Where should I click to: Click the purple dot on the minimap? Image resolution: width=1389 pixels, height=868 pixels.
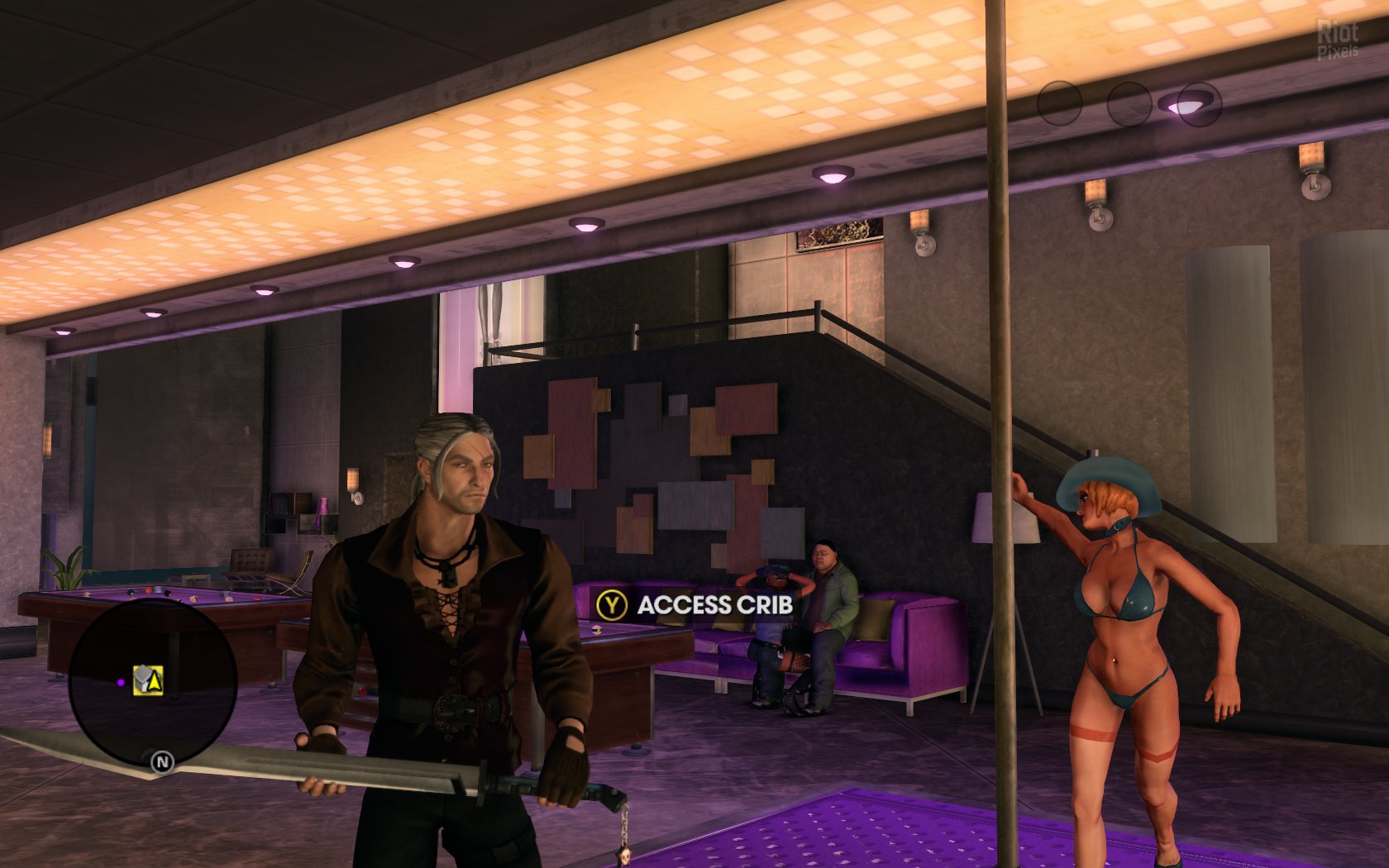121,683
